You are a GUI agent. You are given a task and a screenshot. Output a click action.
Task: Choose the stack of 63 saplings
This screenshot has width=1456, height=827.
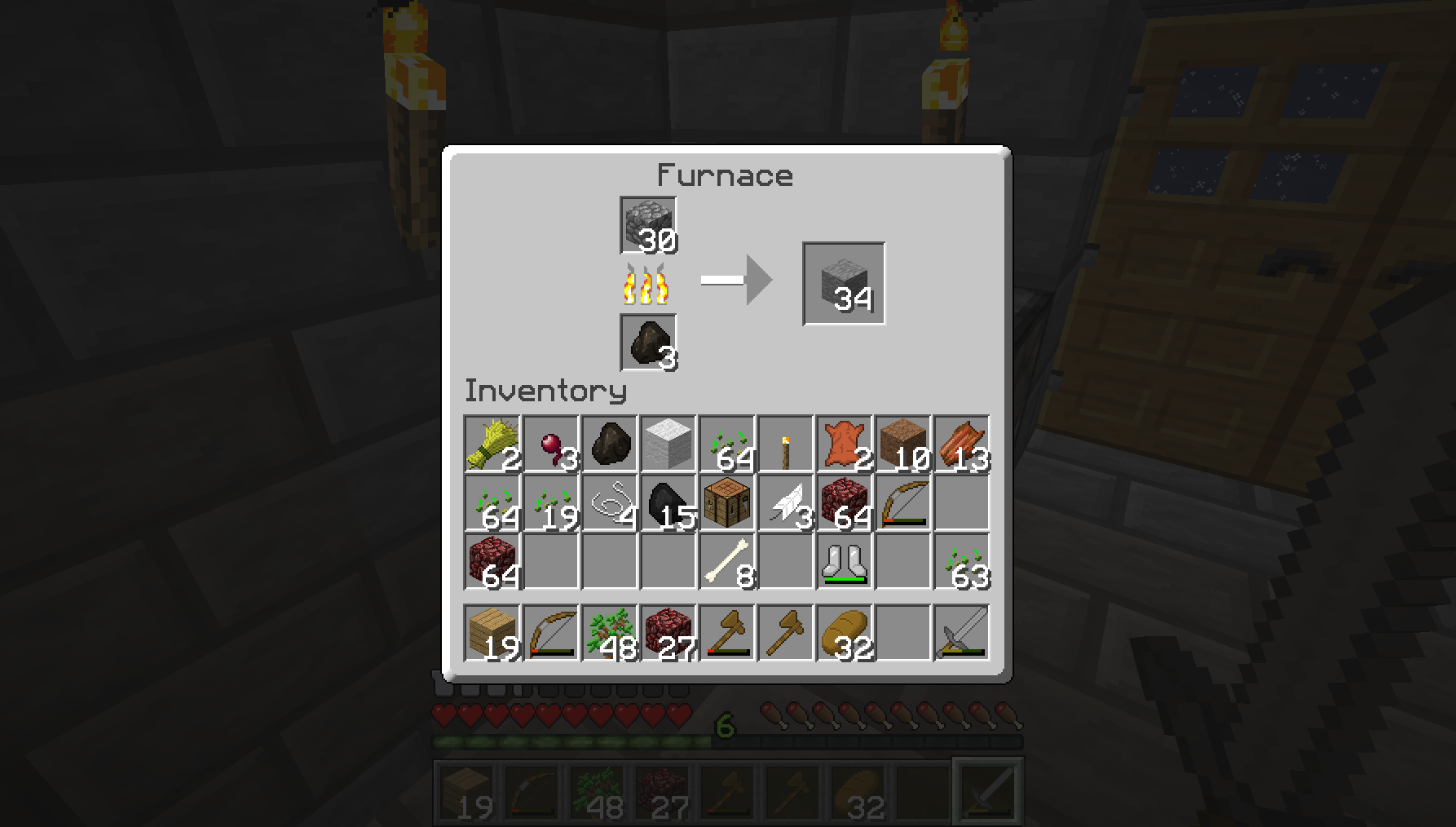tap(962, 562)
